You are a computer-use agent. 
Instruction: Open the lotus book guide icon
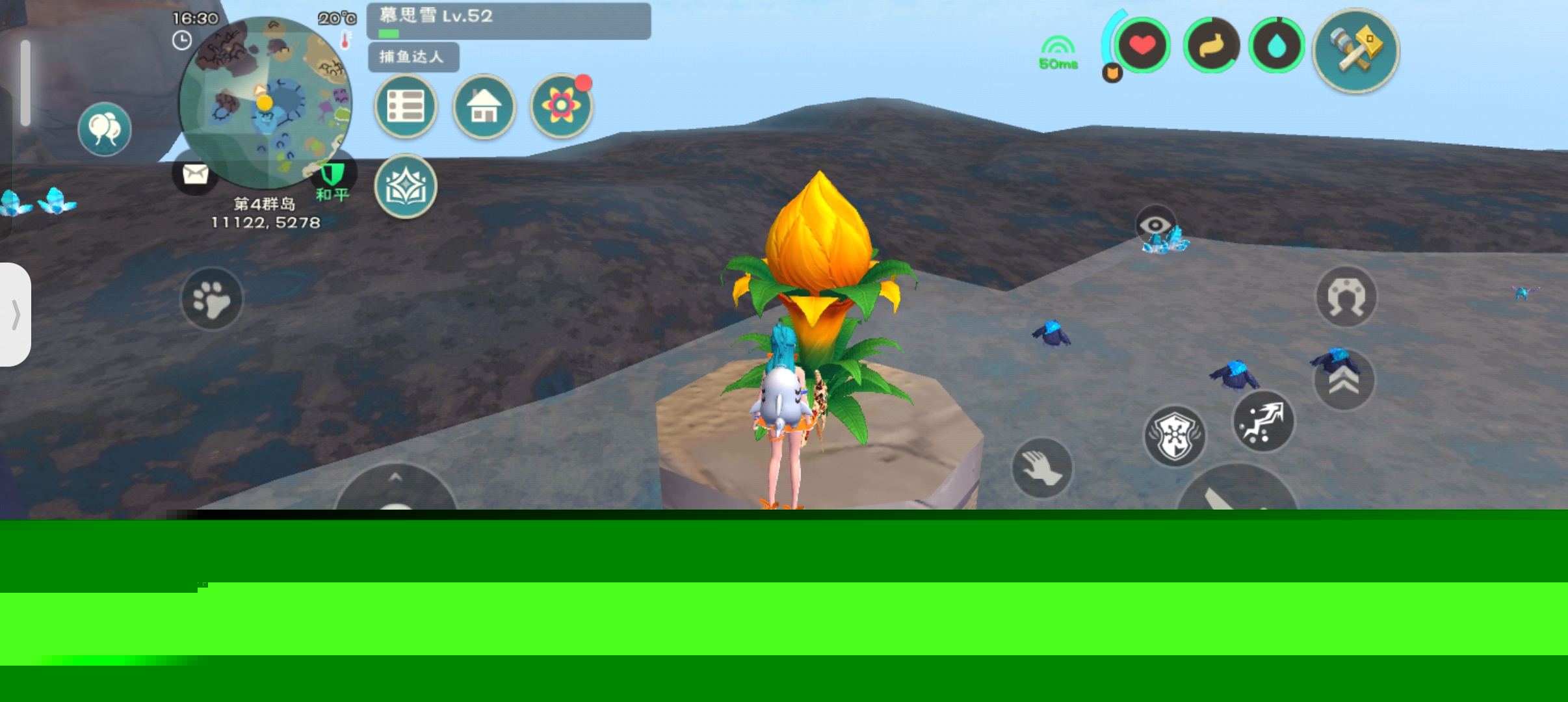pyautogui.click(x=406, y=187)
